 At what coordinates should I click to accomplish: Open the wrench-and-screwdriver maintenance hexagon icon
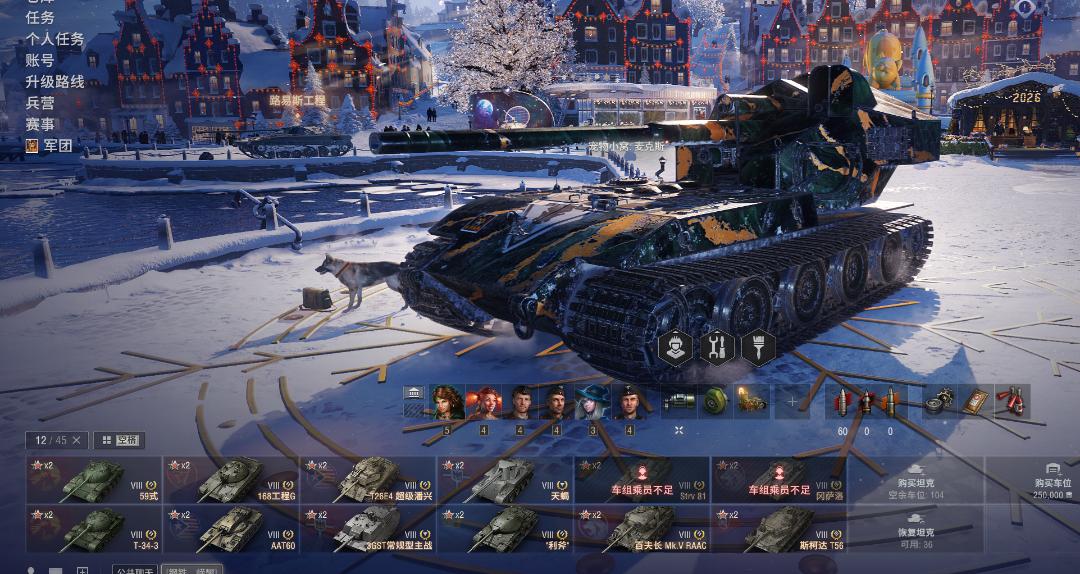(x=716, y=348)
